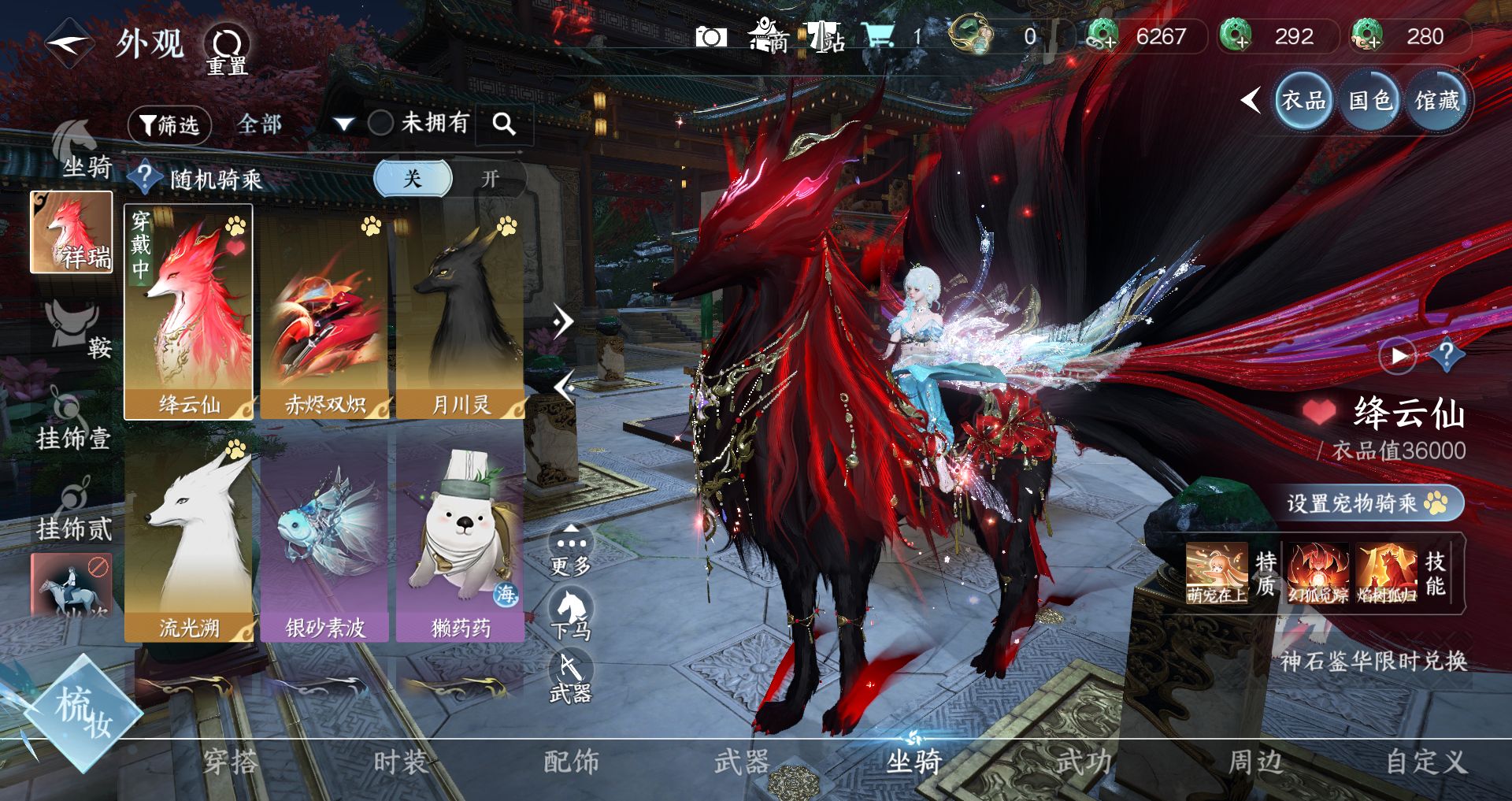Image resolution: width=1512 pixels, height=801 pixels.
Task: Choose the 月川灵 black fox mount
Action: (461, 313)
